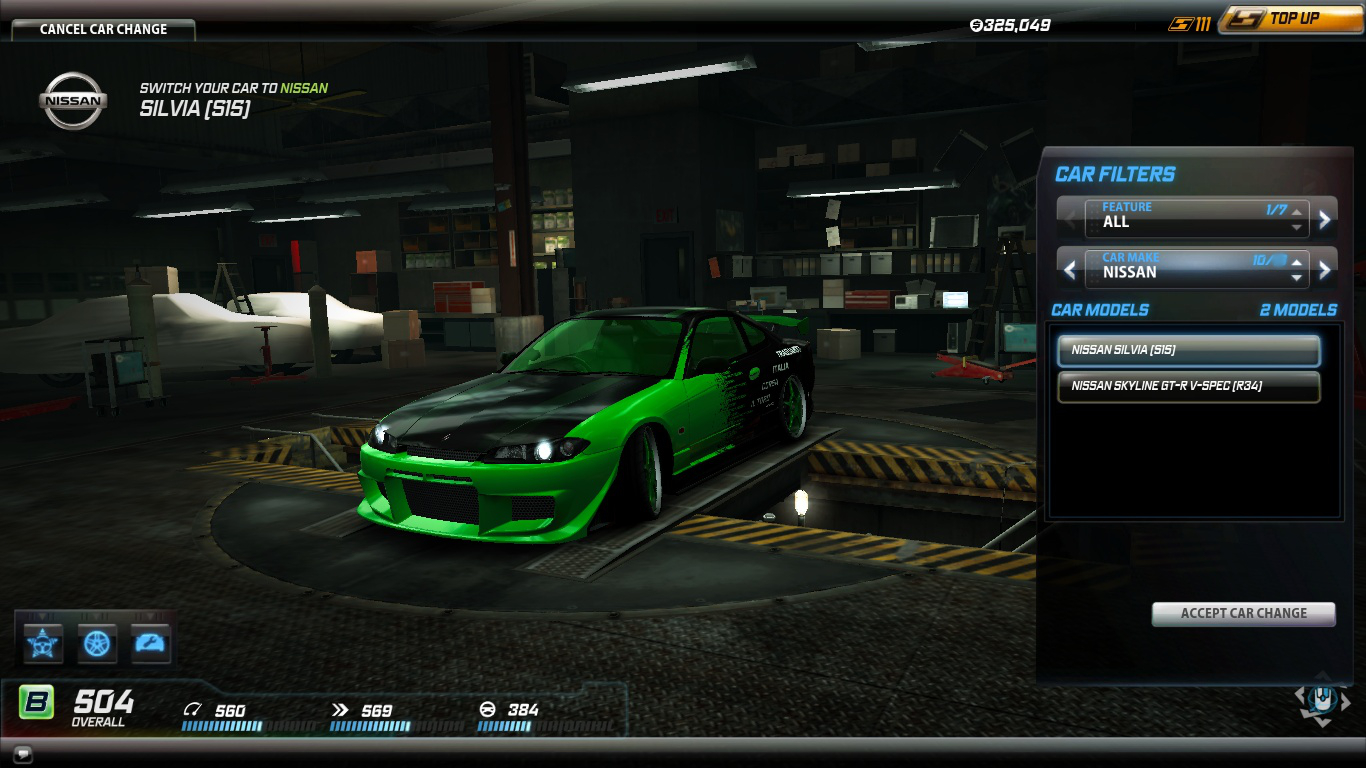Choose the Nissan Skyline GT-R V-Spec (R34)

[x=1188, y=386]
